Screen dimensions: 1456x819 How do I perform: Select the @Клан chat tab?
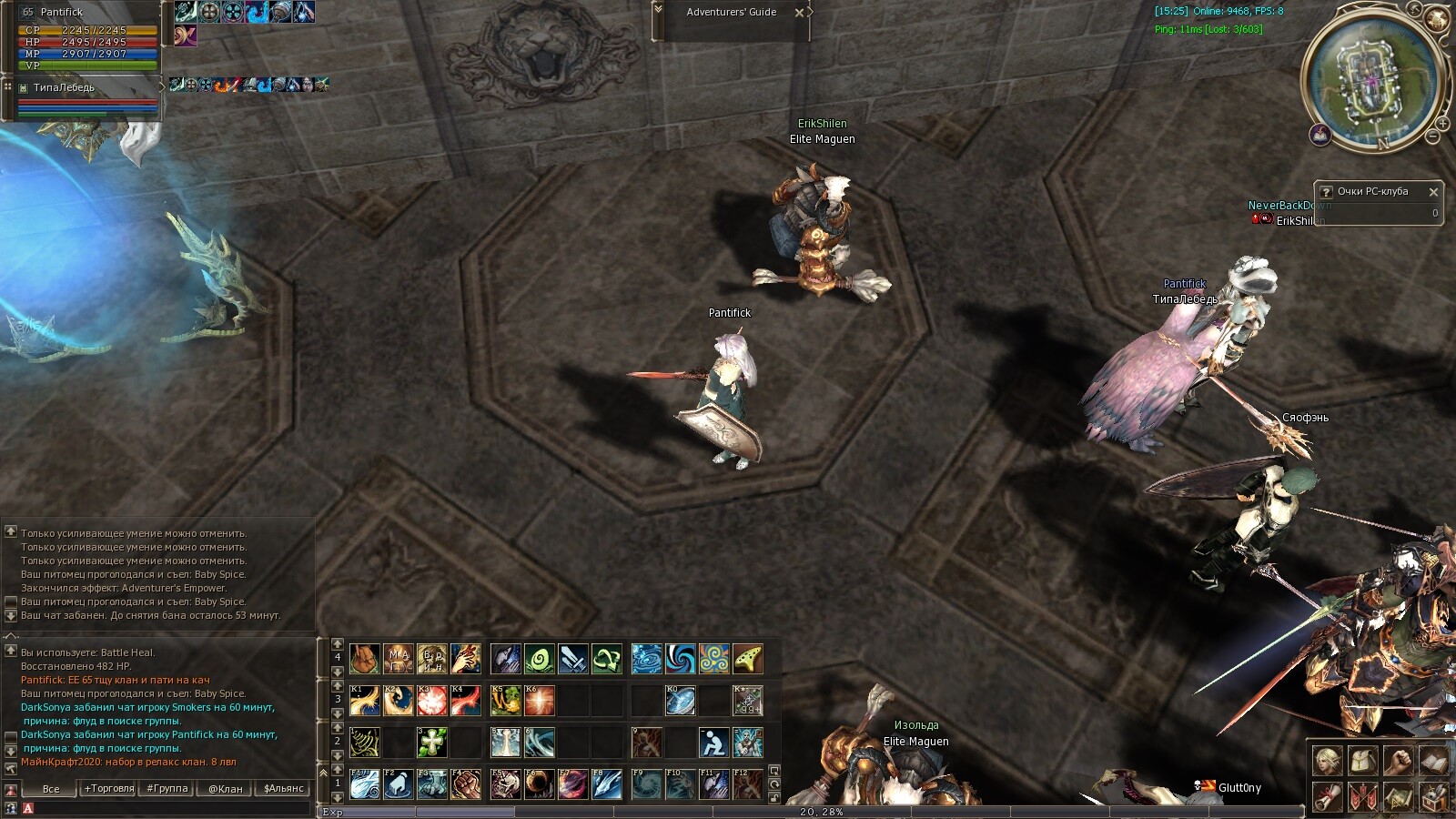click(x=226, y=788)
